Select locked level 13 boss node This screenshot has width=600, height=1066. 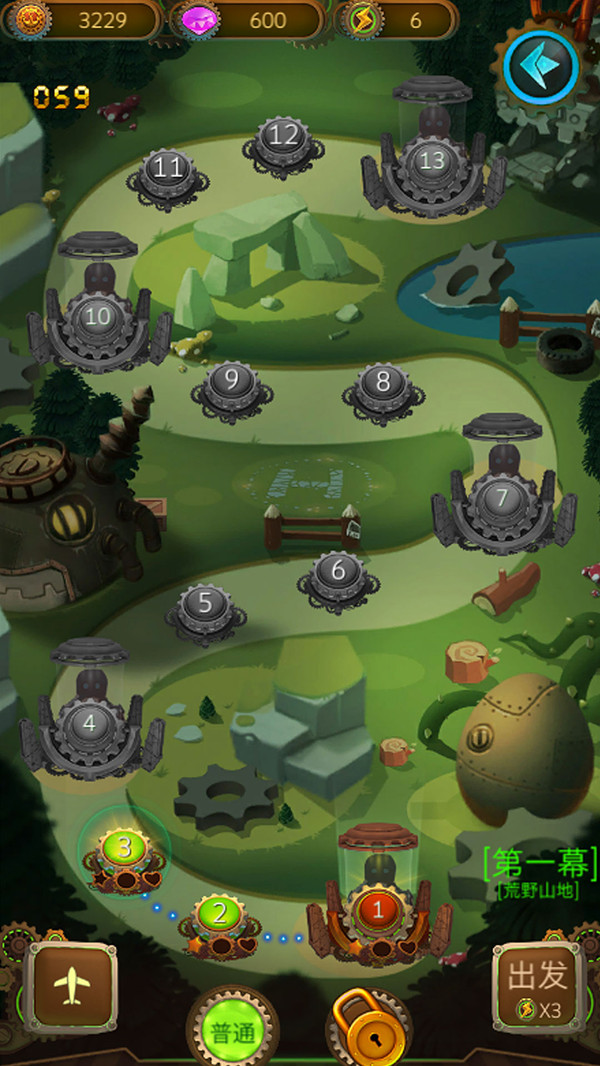433,161
